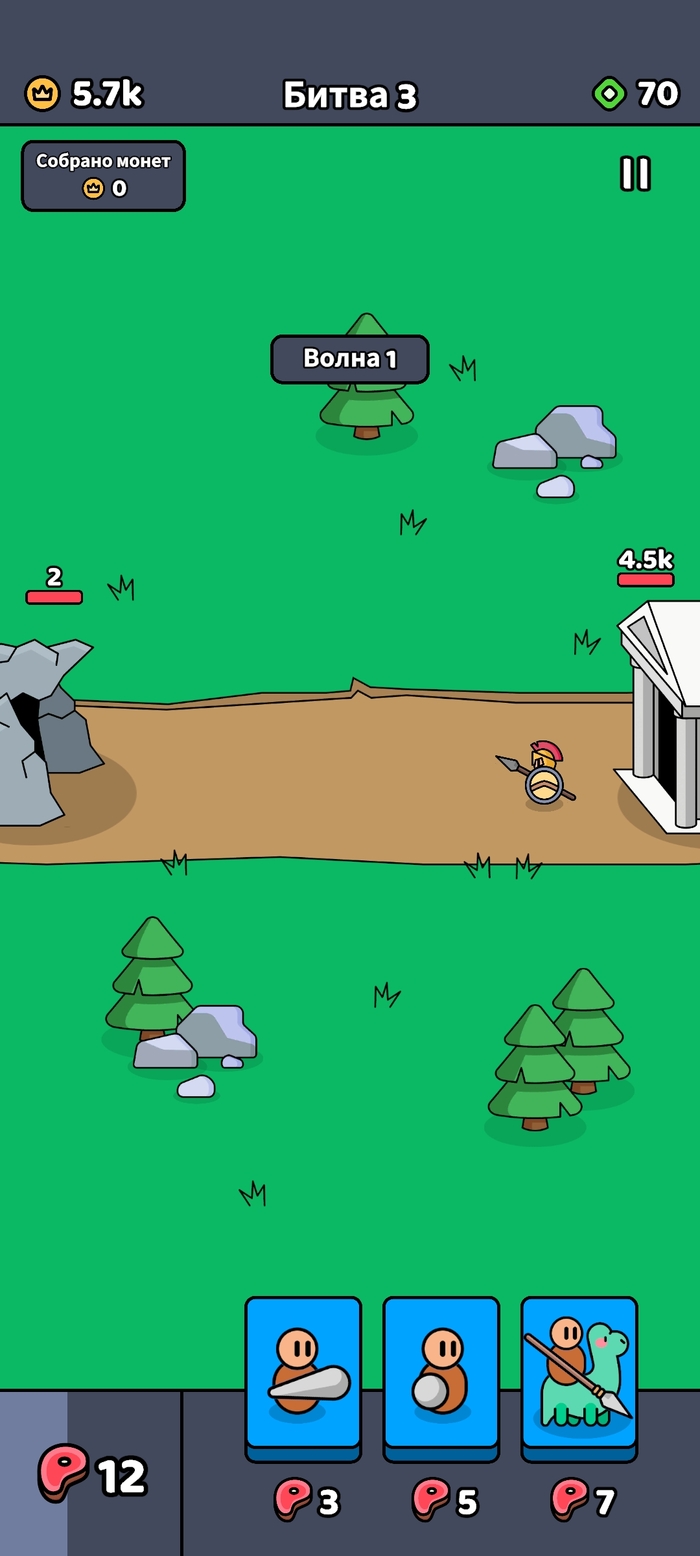This screenshot has width=700, height=1556.
Task: Summon the stone-thrower caveman card
Action: pos(441,1374)
